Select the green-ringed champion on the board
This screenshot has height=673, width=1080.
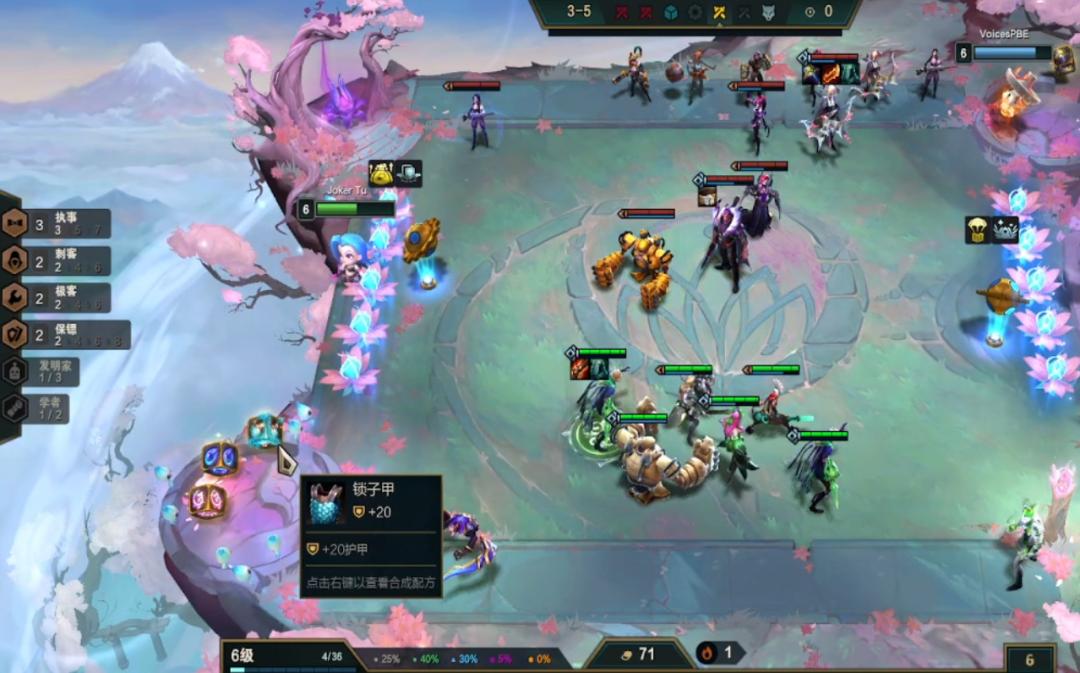tap(598, 420)
